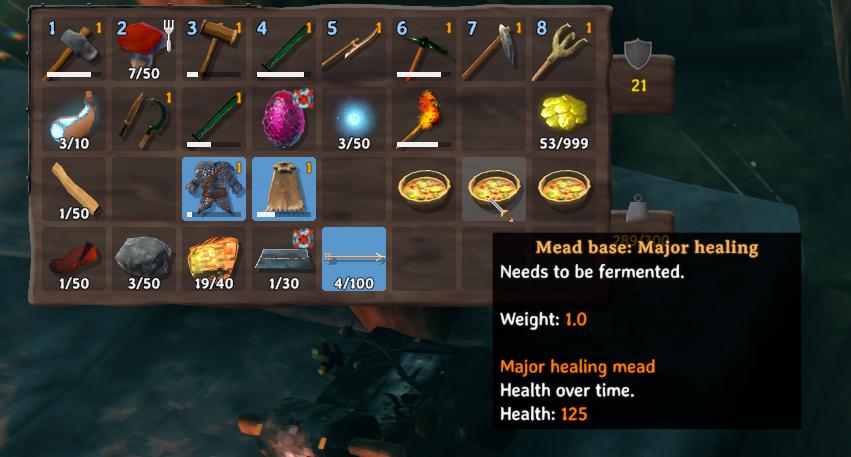Equip the burning torch
Image resolution: width=851 pixels, height=457 pixels.
click(424, 119)
